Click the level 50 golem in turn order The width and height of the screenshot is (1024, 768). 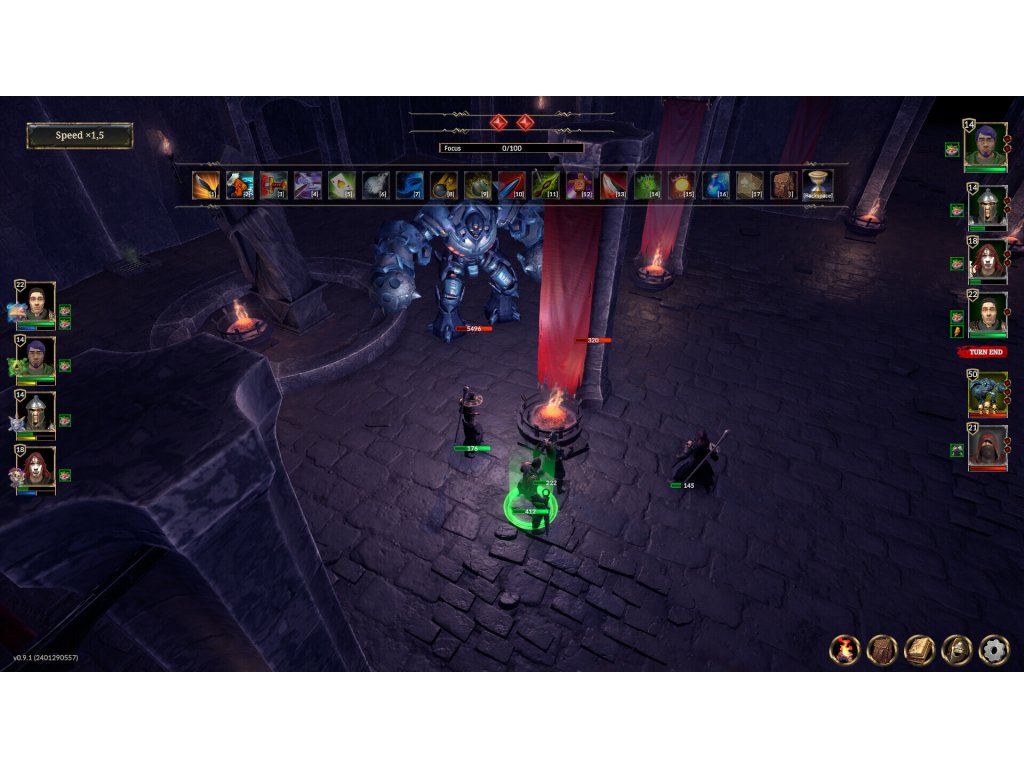[987, 393]
